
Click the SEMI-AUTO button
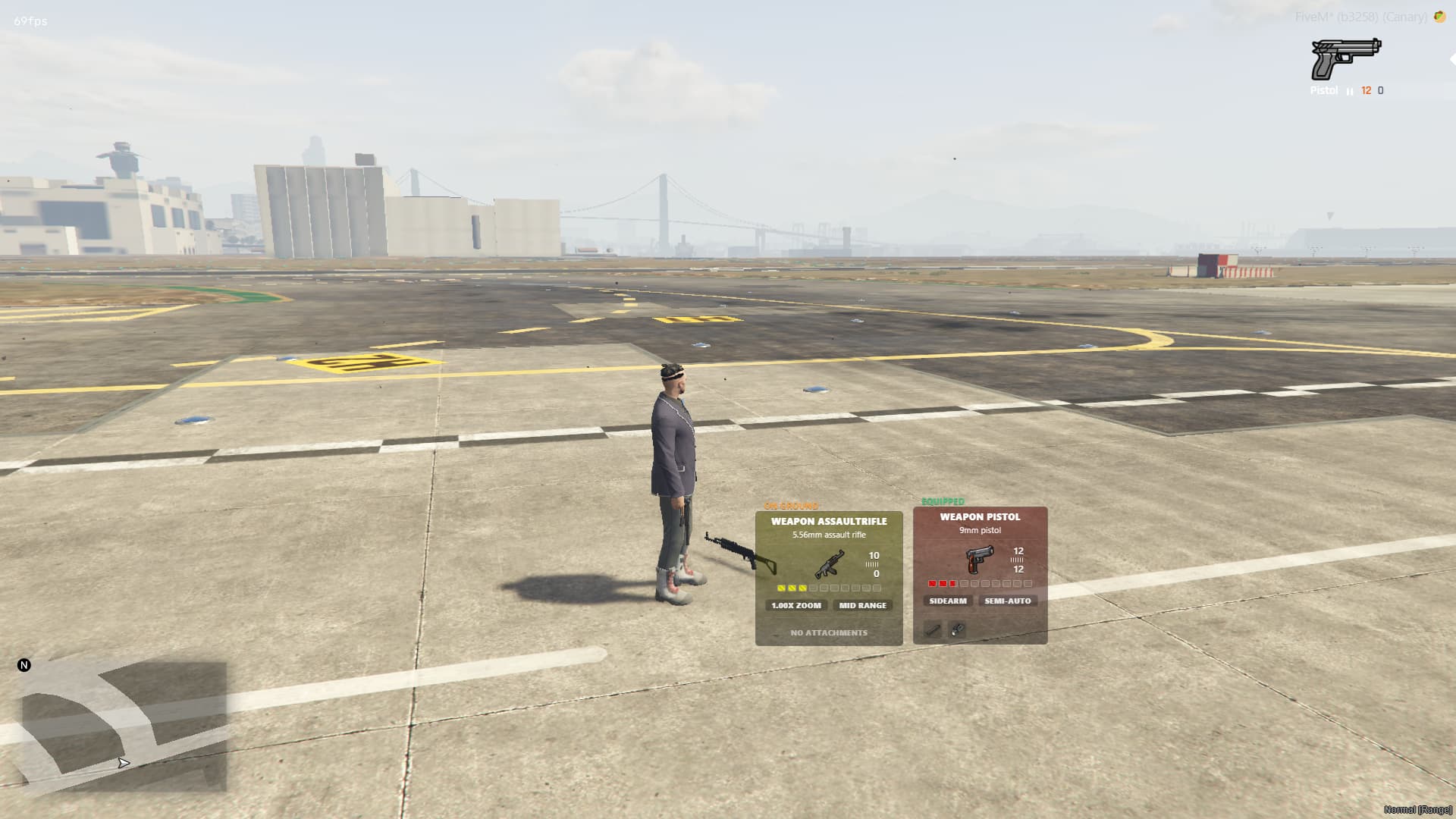tap(1007, 601)
